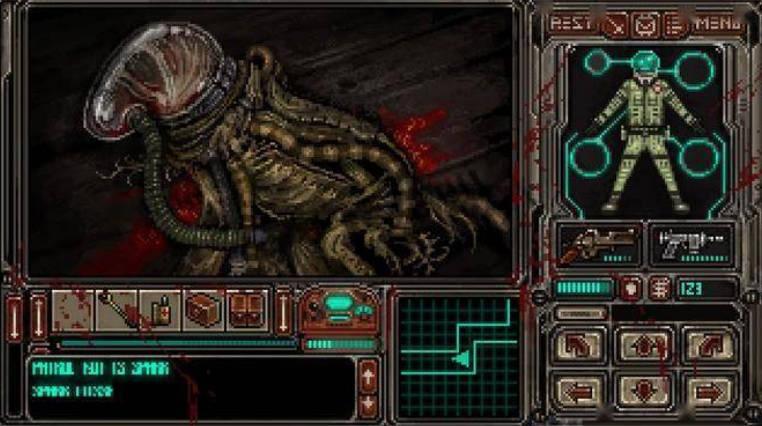The height and width of the screenshot is (426, 762).
Task: Select the pistol weapon slot
Action: point(692,244)
